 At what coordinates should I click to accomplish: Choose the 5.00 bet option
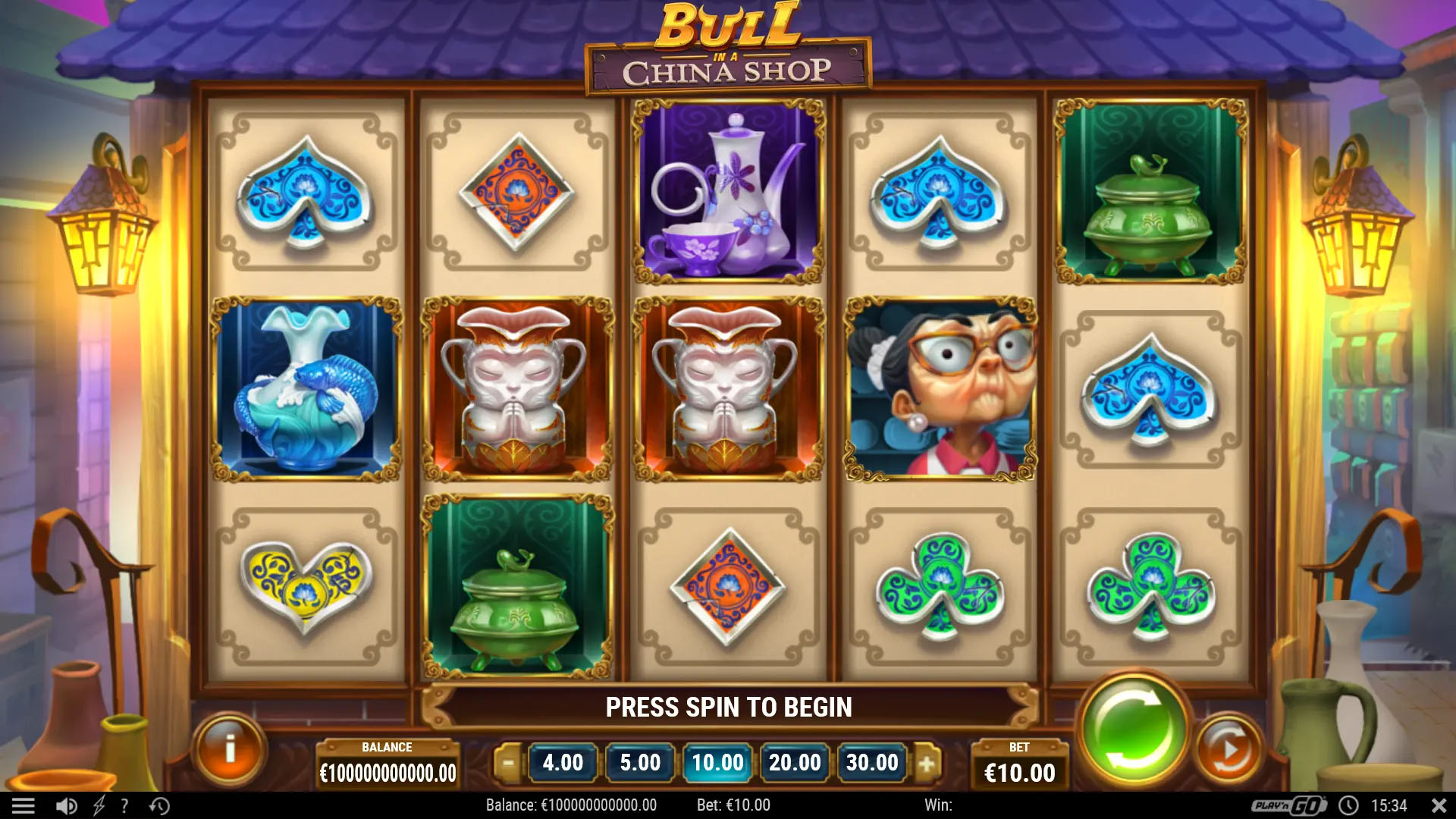click(x=640, y=762)
